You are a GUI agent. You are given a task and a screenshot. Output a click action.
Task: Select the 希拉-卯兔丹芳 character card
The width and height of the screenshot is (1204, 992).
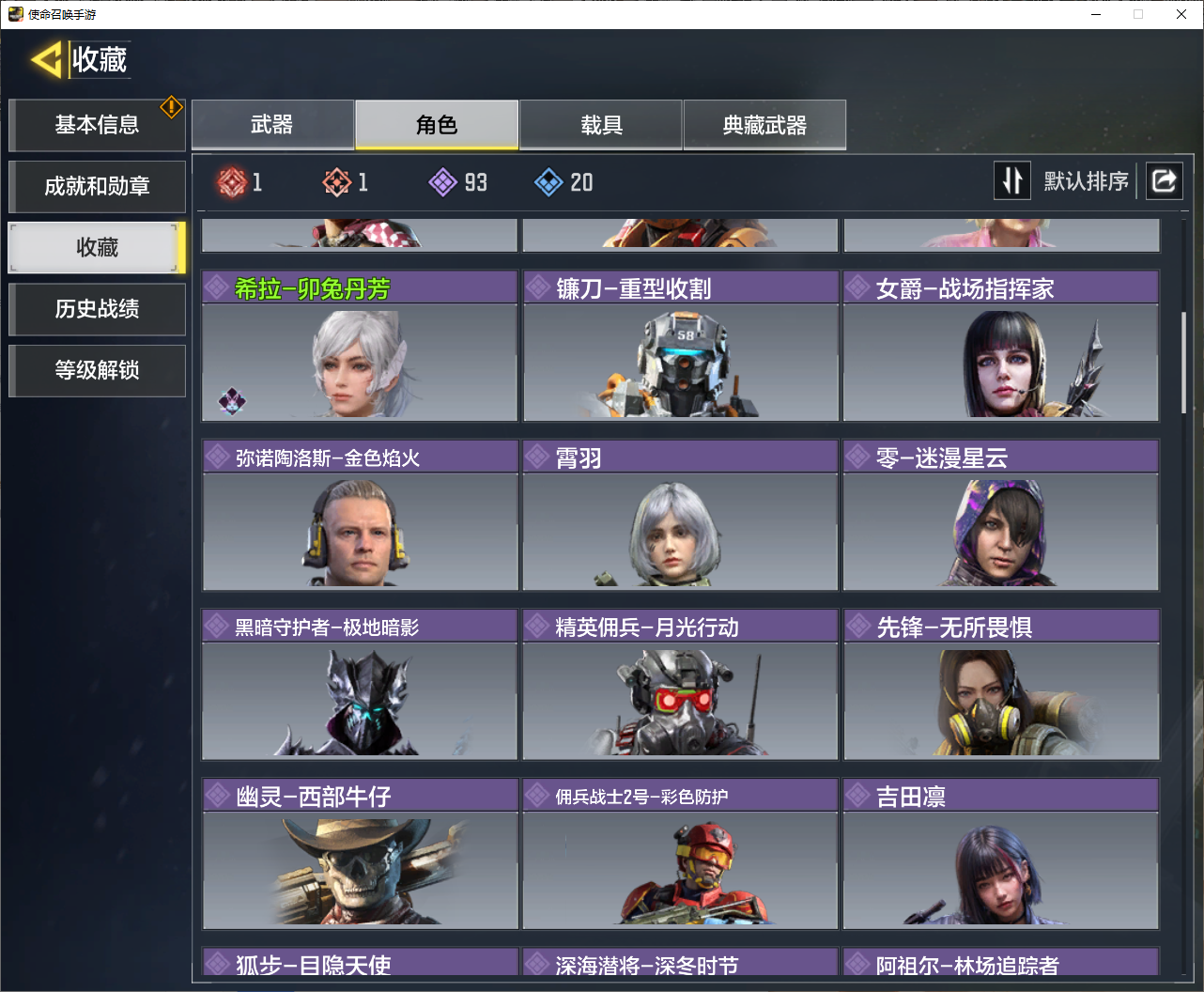tap(360, 346)
